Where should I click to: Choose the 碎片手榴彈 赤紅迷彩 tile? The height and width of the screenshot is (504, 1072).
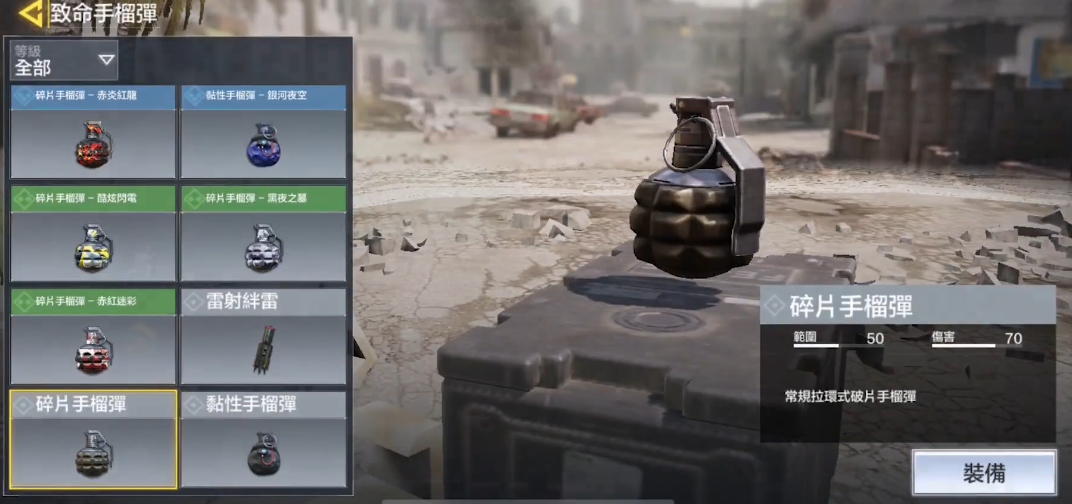pos(93,336)
